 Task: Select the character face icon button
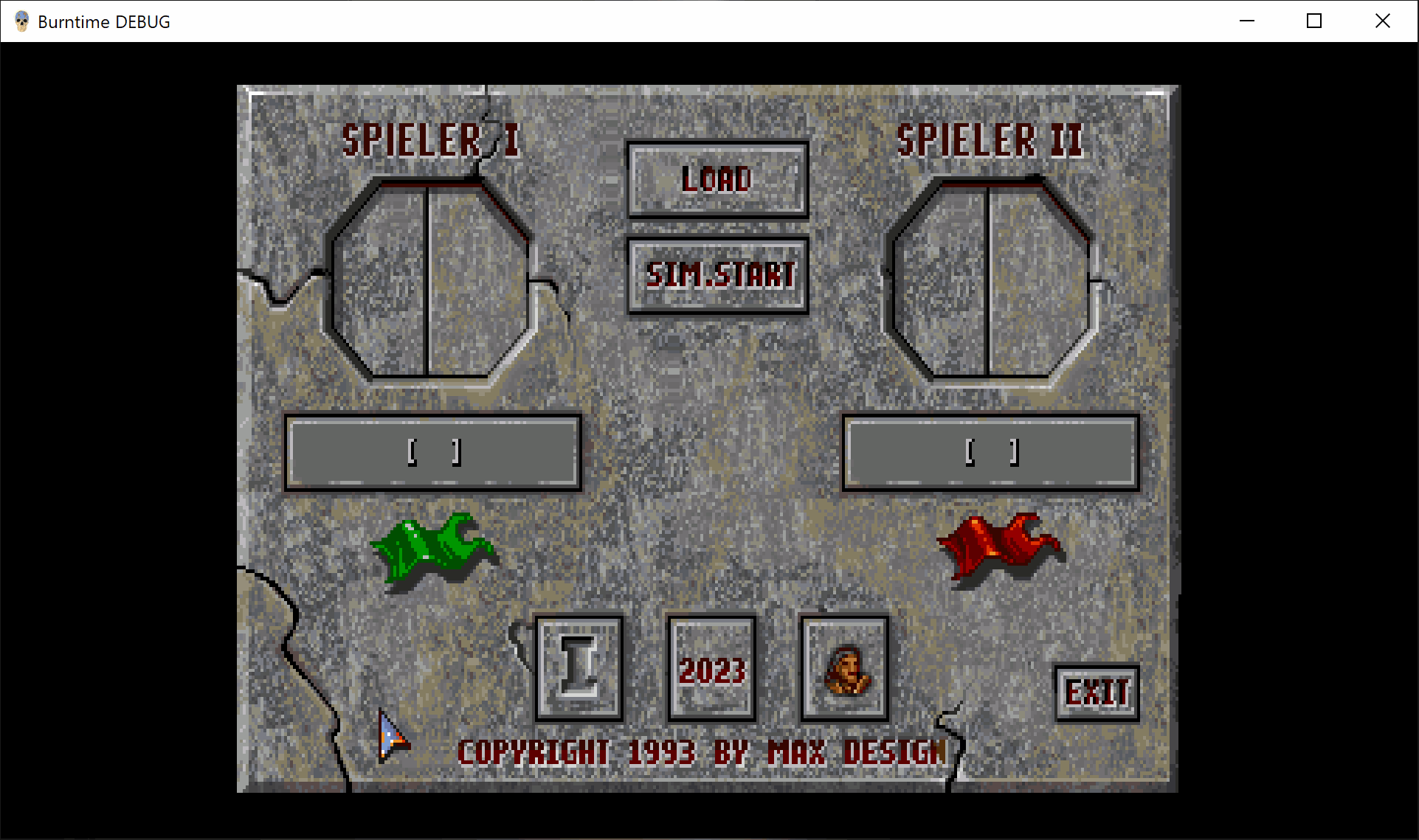click(x=845, y=668)
